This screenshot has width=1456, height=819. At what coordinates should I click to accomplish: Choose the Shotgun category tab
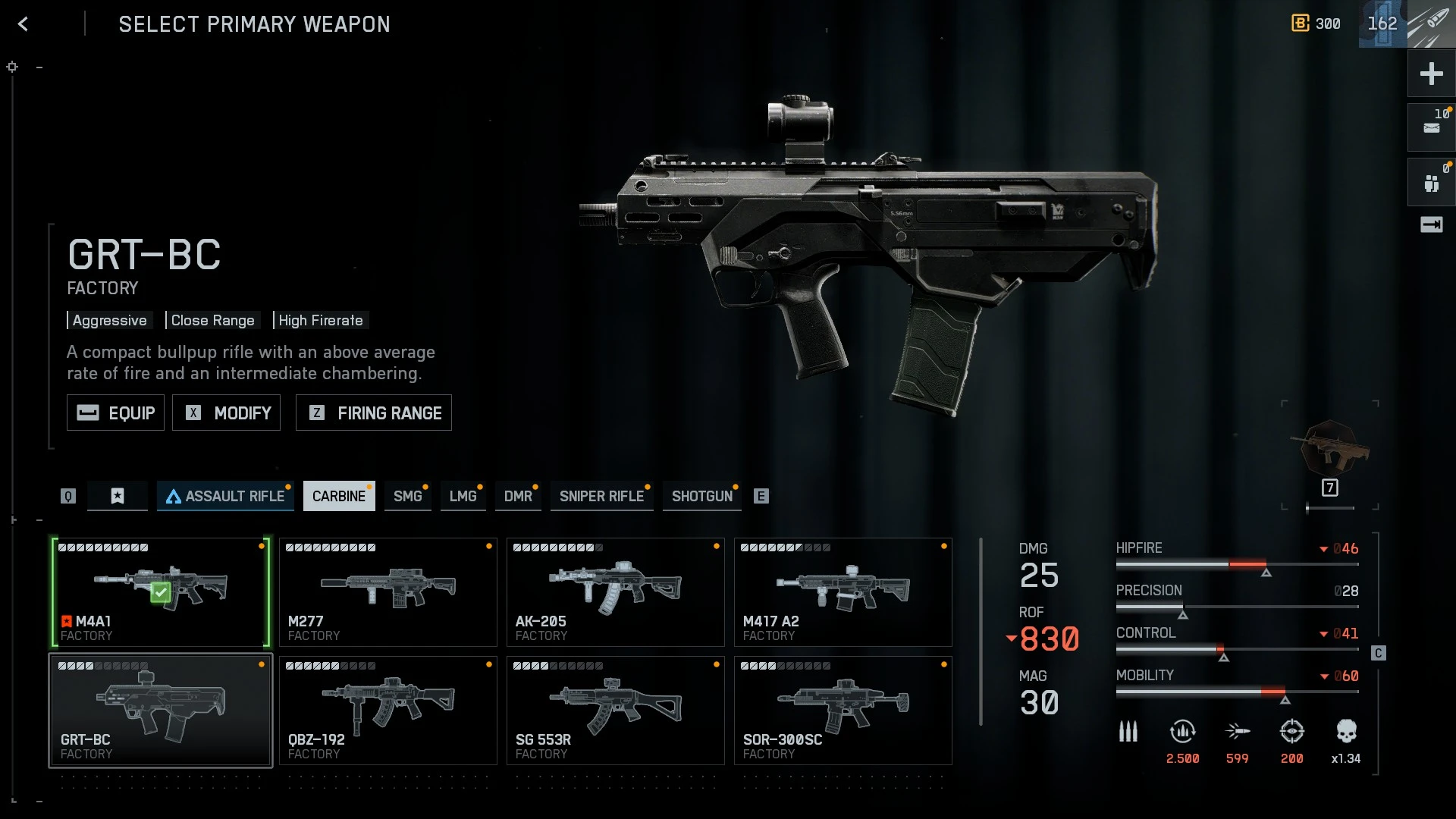coord(701,496)
